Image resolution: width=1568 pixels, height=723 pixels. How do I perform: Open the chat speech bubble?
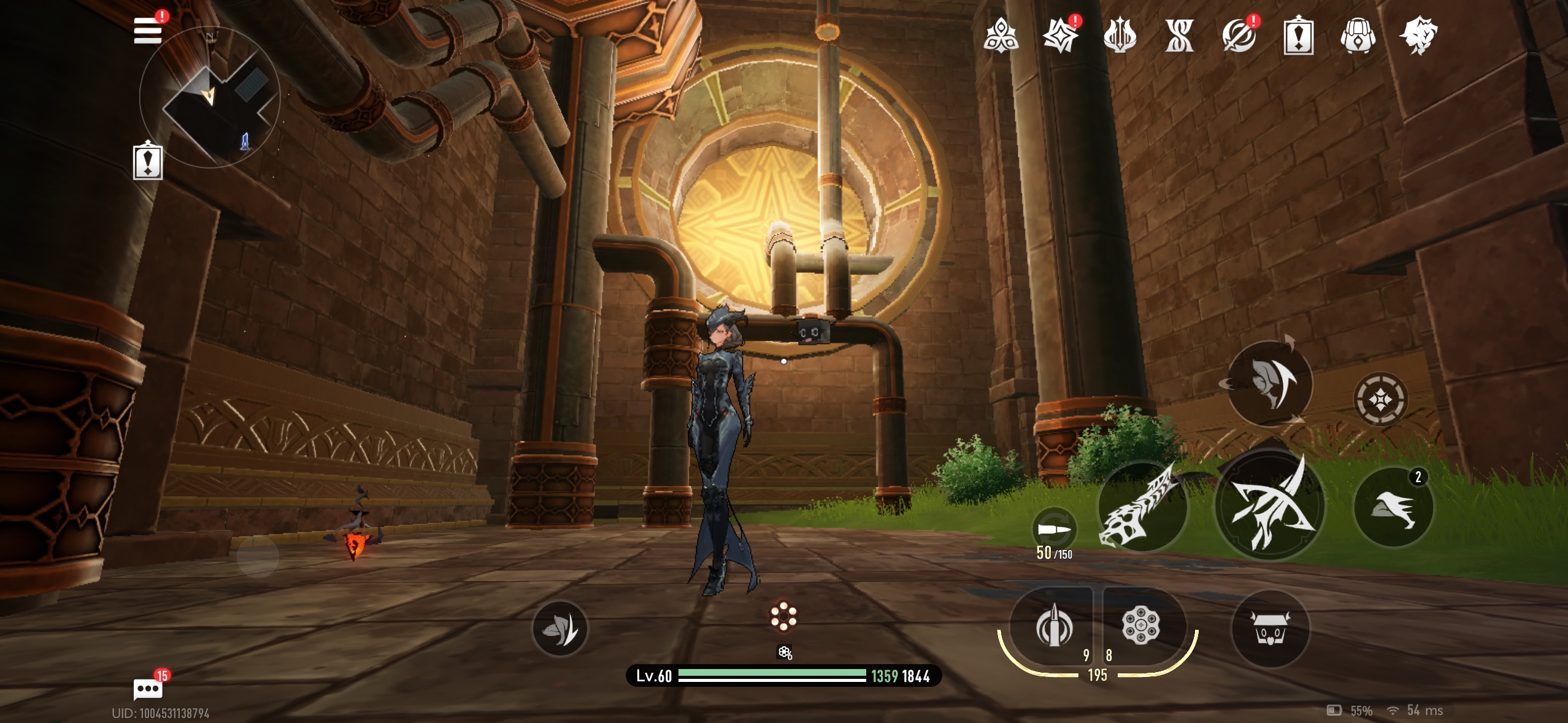pos(148,689)
